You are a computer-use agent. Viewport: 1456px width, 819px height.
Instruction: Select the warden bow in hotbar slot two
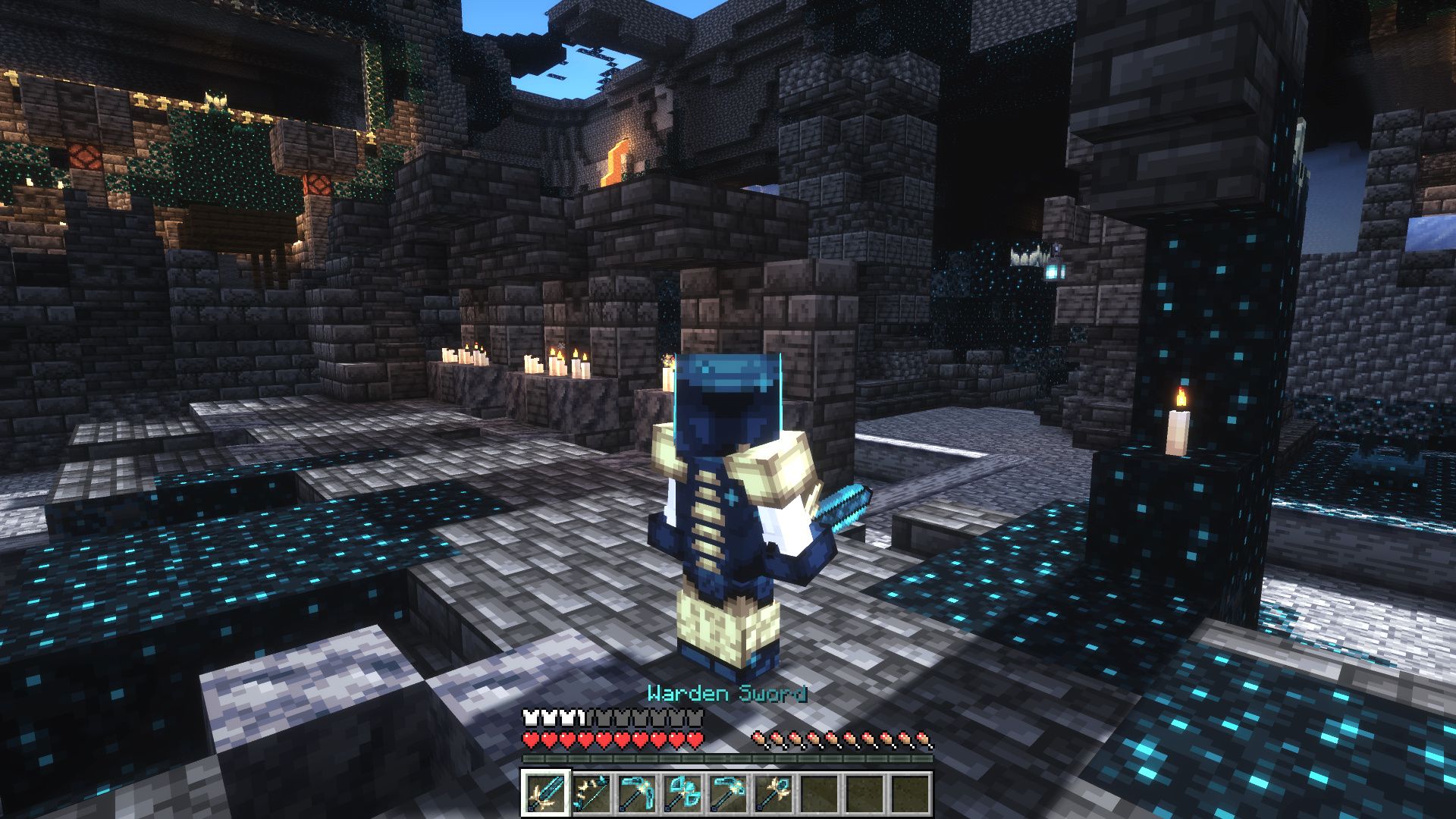590,794
